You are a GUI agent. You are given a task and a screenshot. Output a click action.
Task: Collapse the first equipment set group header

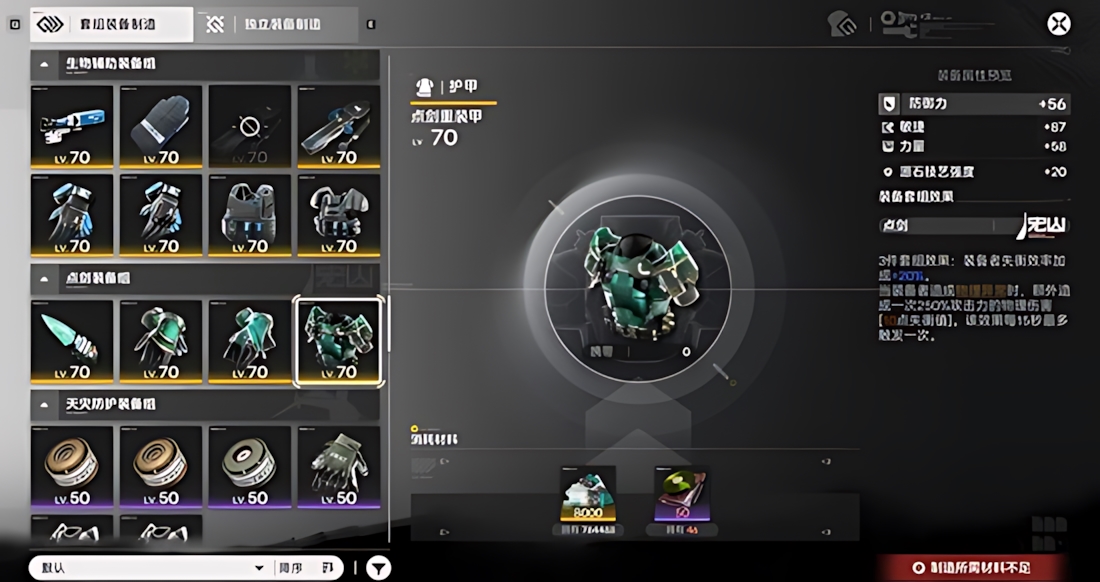click(x=44, y=64)
